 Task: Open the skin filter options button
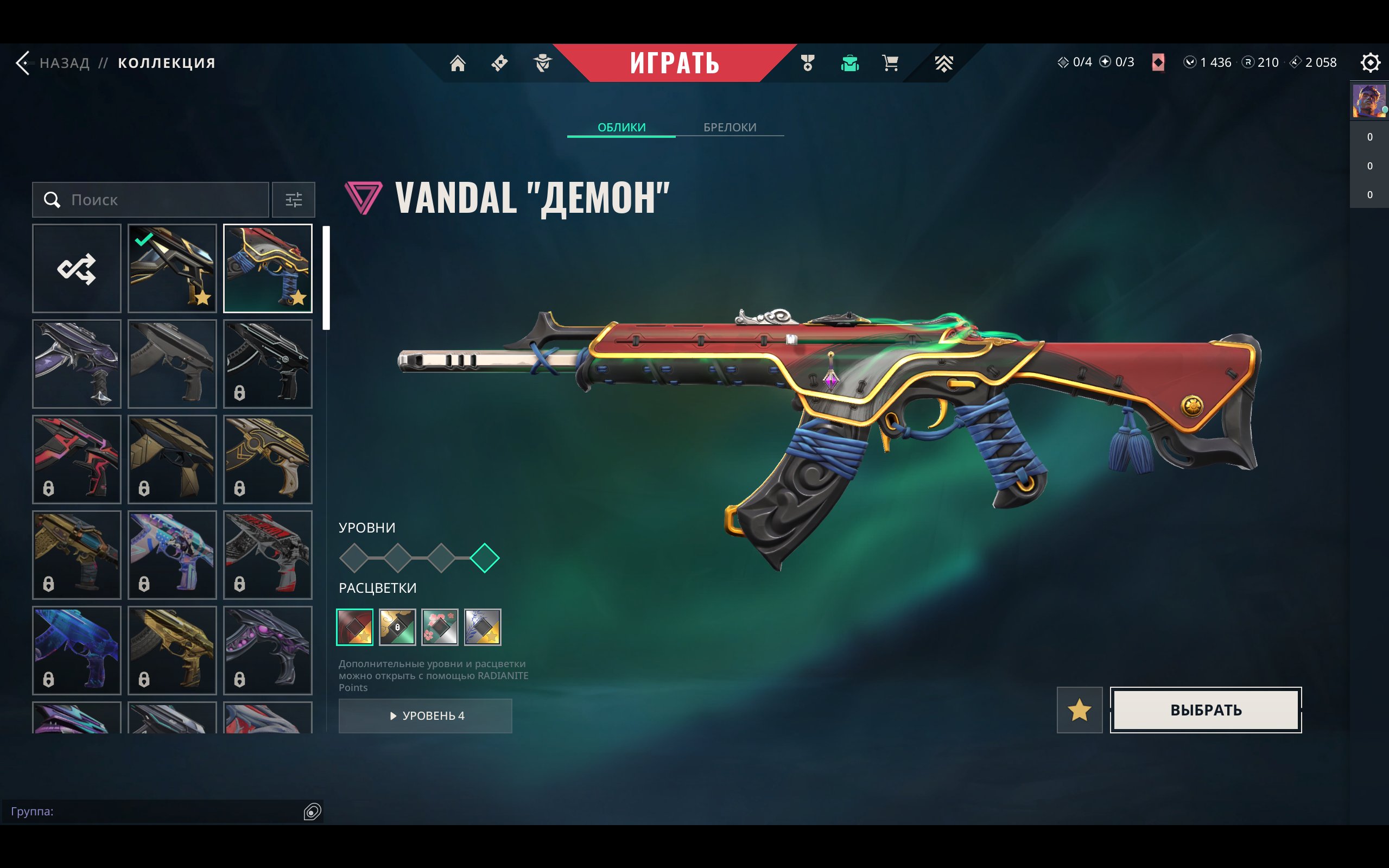[293, 200]
